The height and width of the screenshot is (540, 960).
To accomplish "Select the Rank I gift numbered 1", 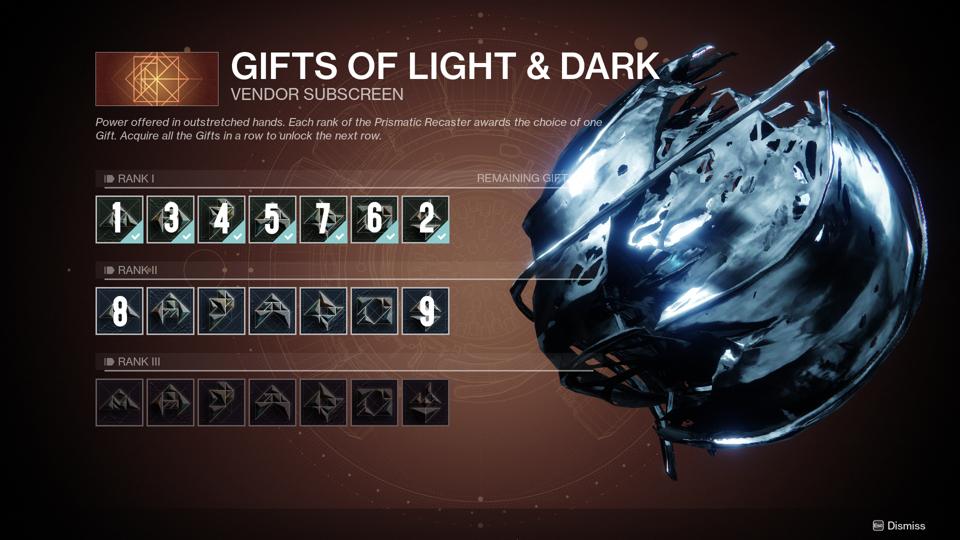I will coord(120,219).
